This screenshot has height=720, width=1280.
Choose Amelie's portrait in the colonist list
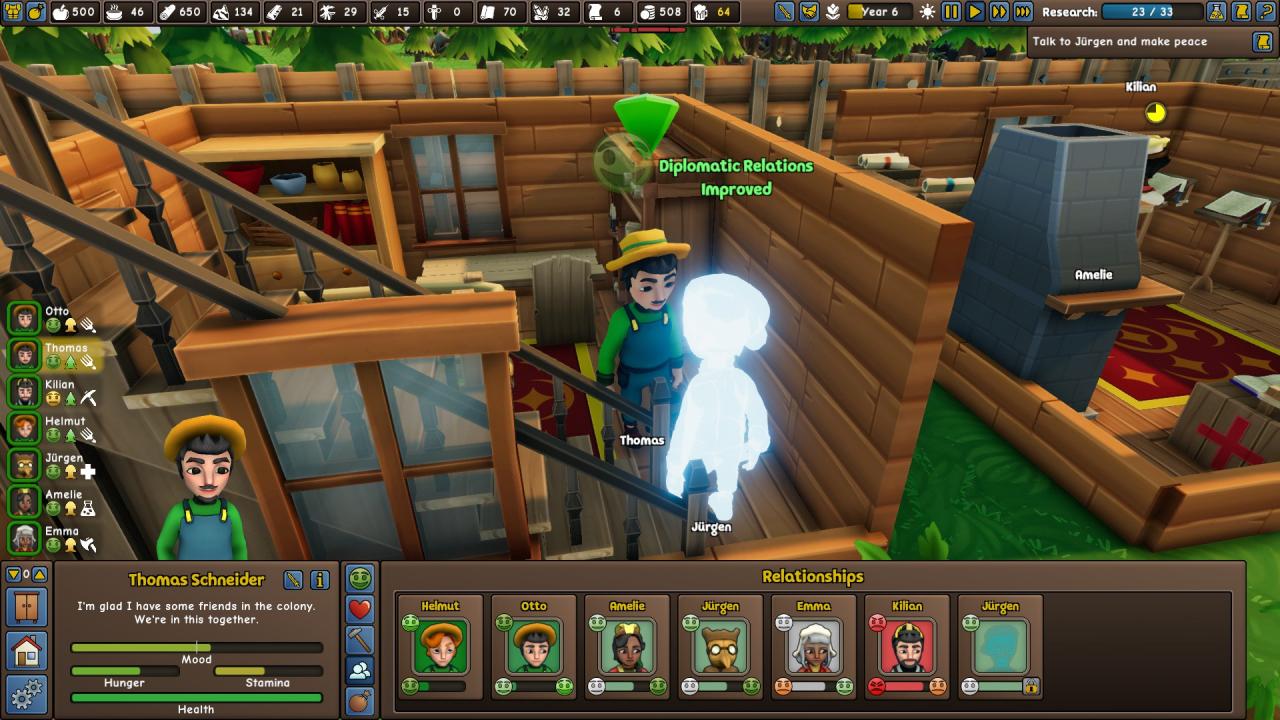pyautogui.click(x=24, y=502)
